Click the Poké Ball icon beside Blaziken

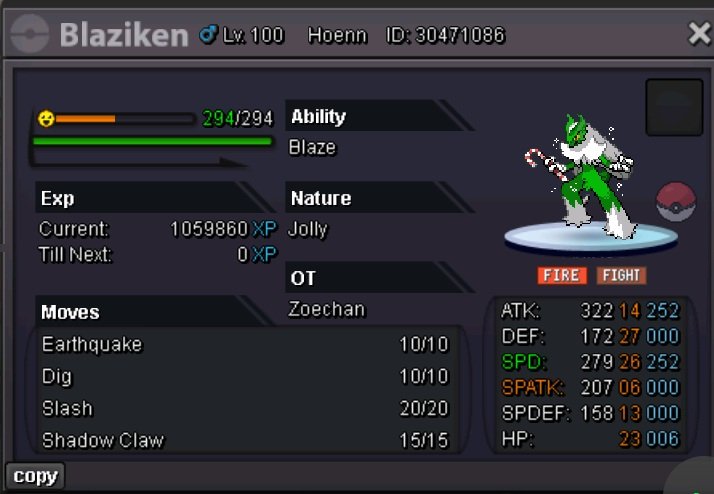tap(676, 202)
